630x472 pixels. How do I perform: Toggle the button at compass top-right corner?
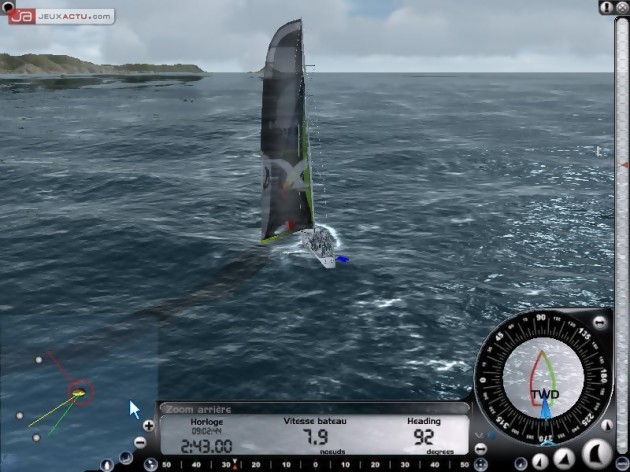(599, 323)
